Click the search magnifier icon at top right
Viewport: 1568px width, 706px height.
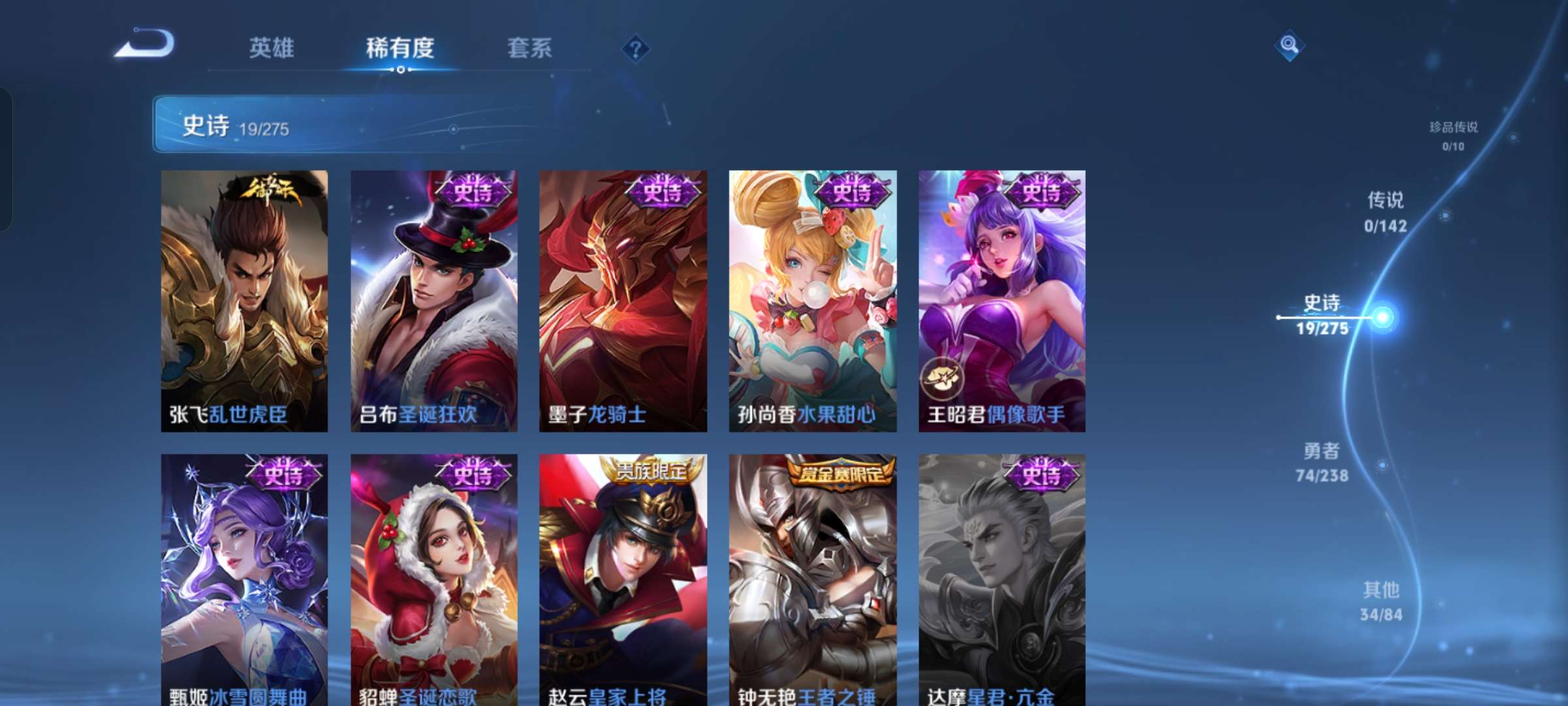coord(1289,46)
